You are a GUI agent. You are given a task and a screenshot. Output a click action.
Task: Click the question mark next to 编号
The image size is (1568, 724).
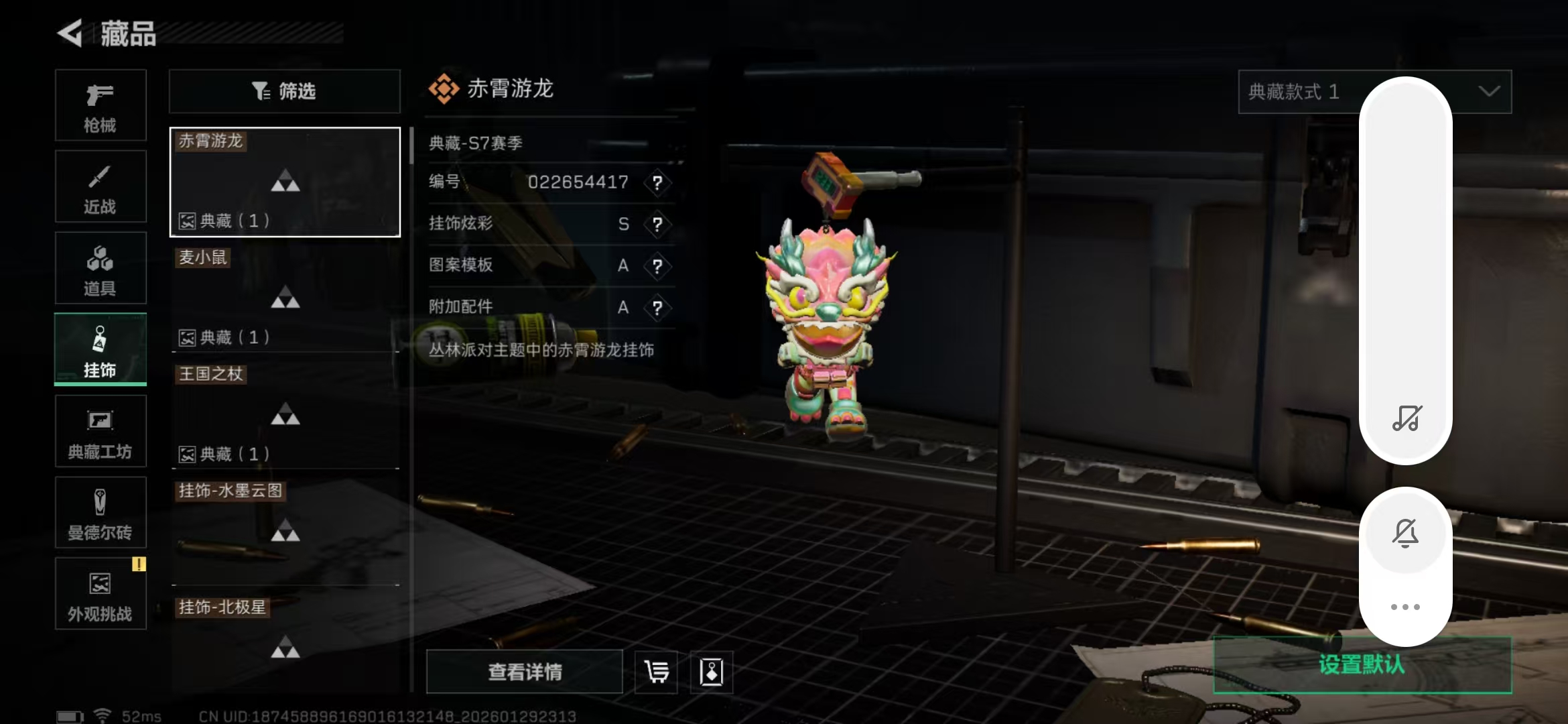659,183
